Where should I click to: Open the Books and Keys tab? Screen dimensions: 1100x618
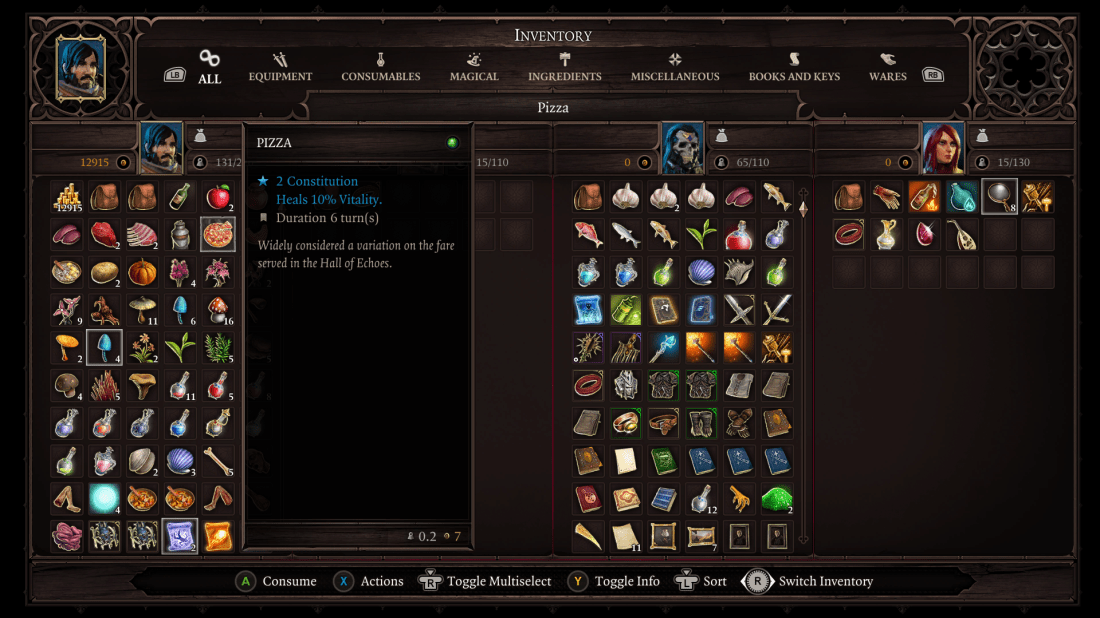pyautogui.click(x=794, y=67)
